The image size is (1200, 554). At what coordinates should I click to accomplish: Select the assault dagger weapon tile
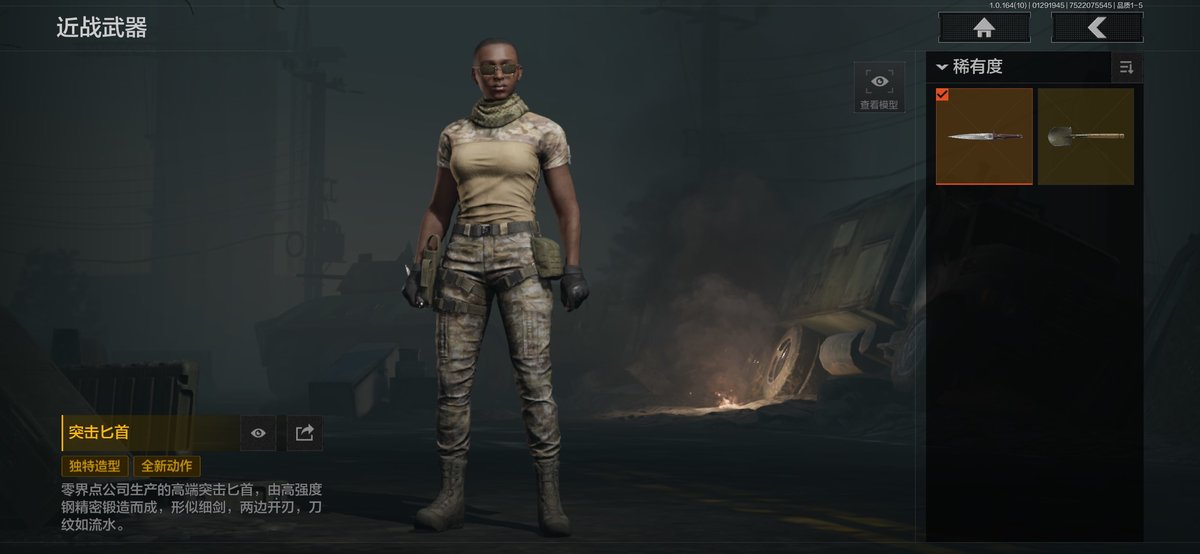point(984,136)
